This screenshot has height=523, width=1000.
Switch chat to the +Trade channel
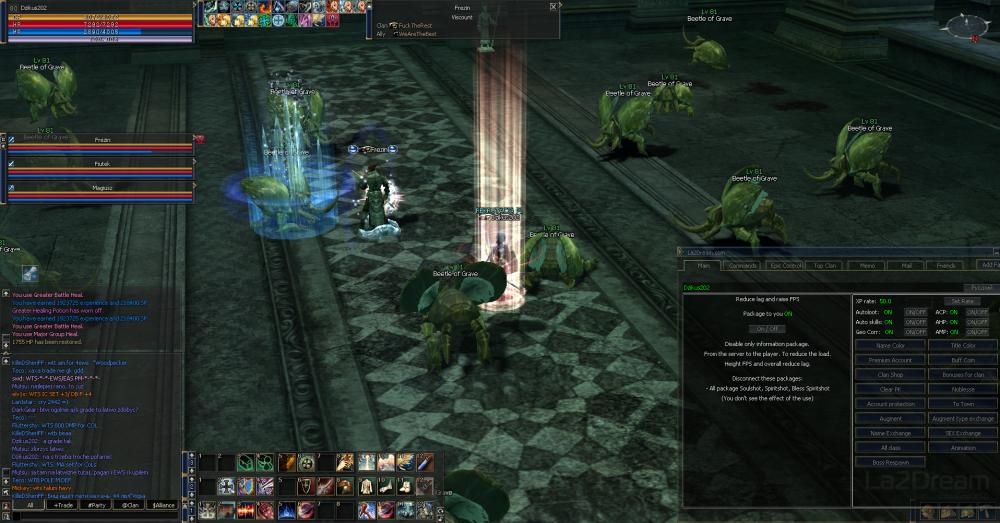point(64,506)
